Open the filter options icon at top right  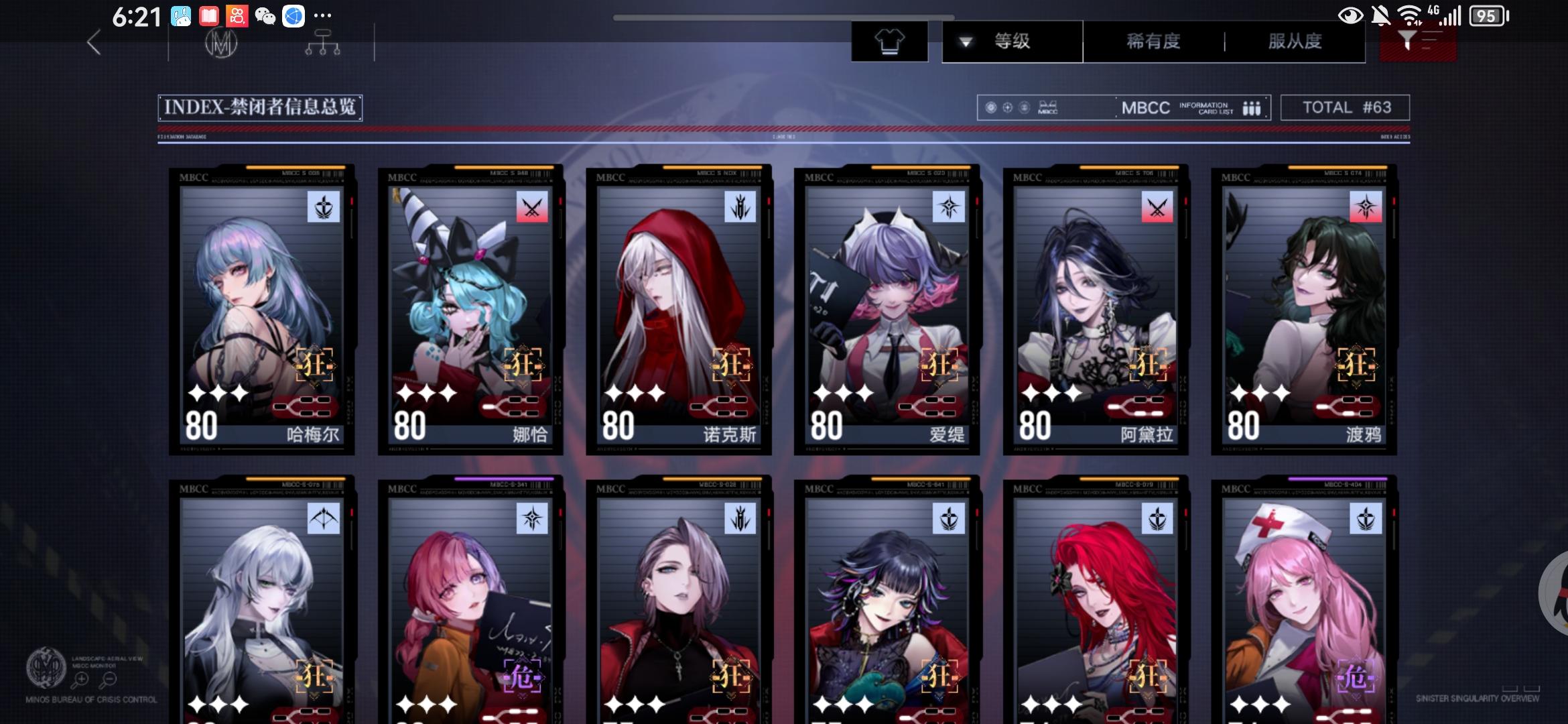click(1417, 40)
